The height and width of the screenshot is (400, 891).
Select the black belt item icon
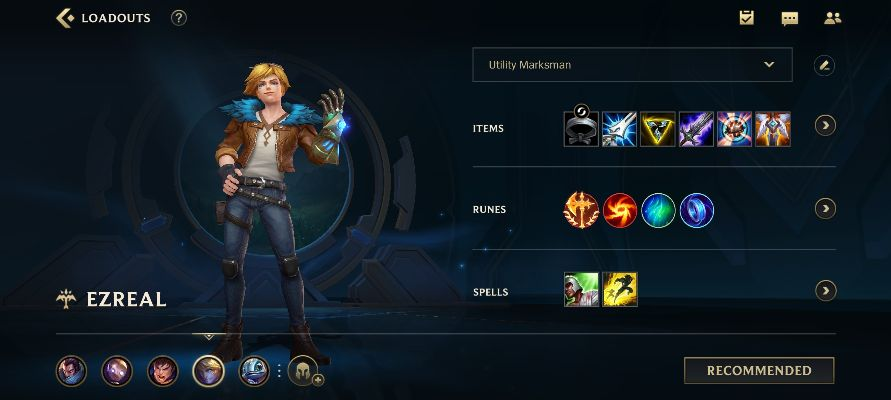580,128
